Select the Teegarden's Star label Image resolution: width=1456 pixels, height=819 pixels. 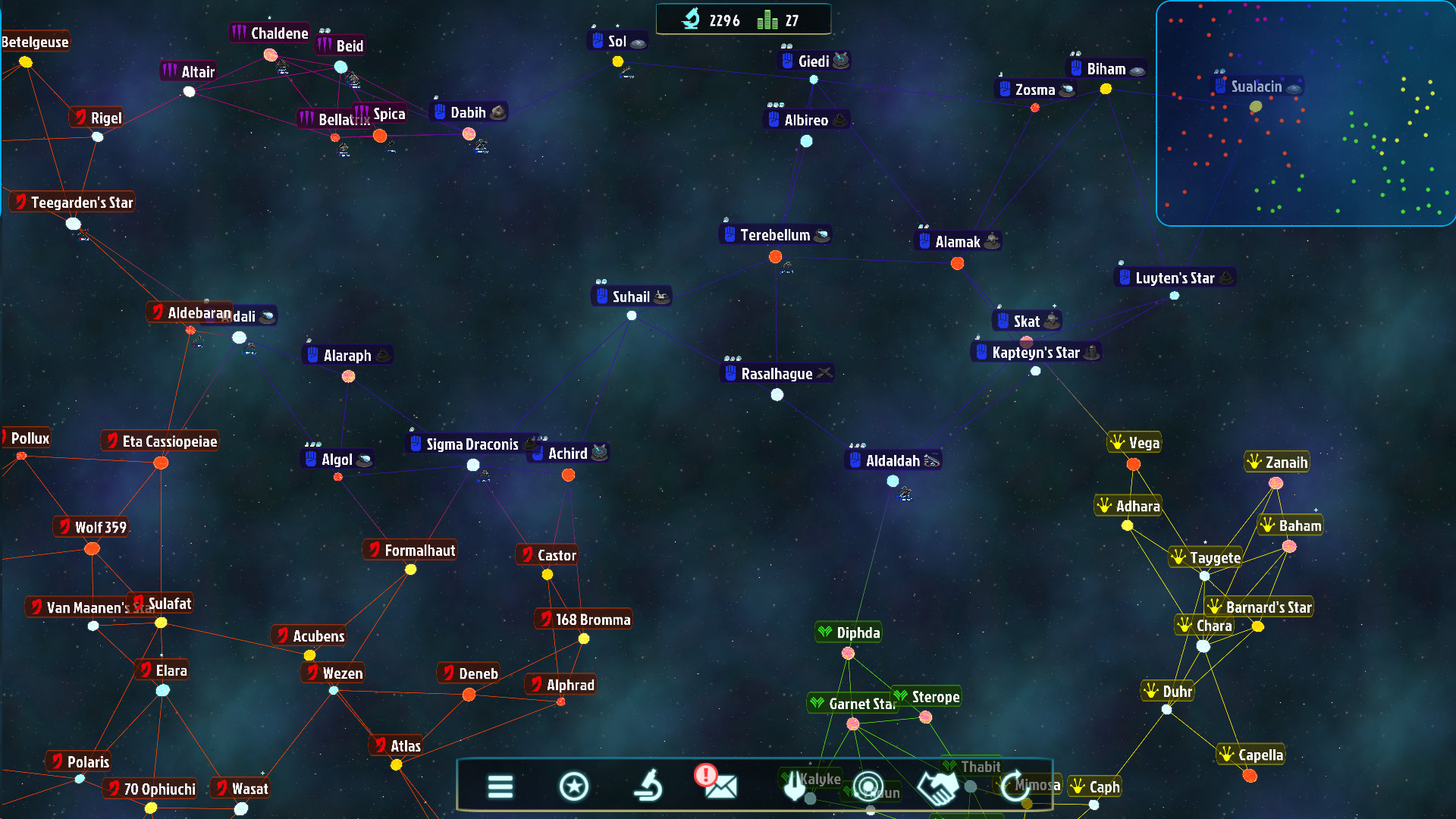tap(72, 202)
